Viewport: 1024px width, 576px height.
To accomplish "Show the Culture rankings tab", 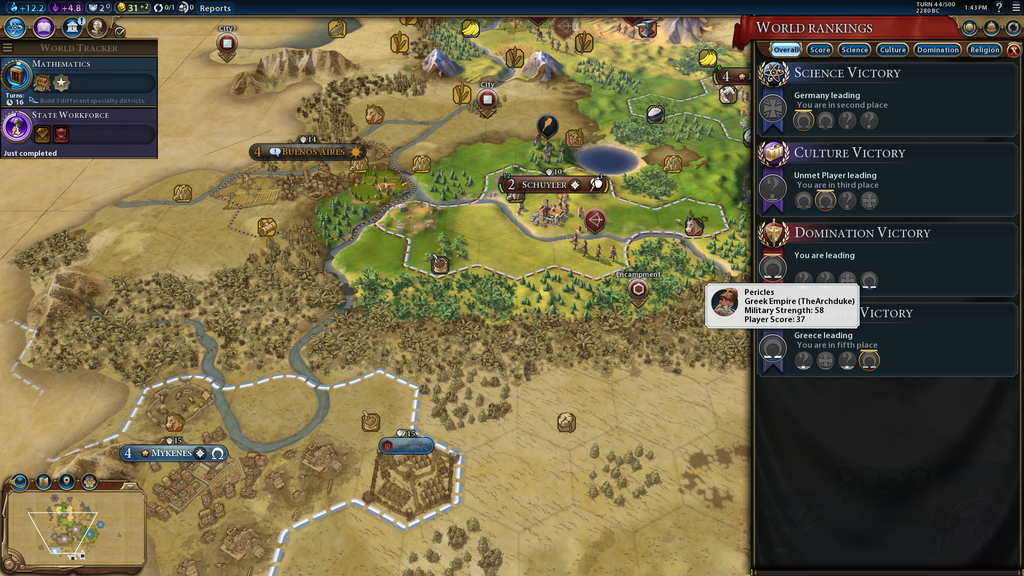I will pos(892,49).
